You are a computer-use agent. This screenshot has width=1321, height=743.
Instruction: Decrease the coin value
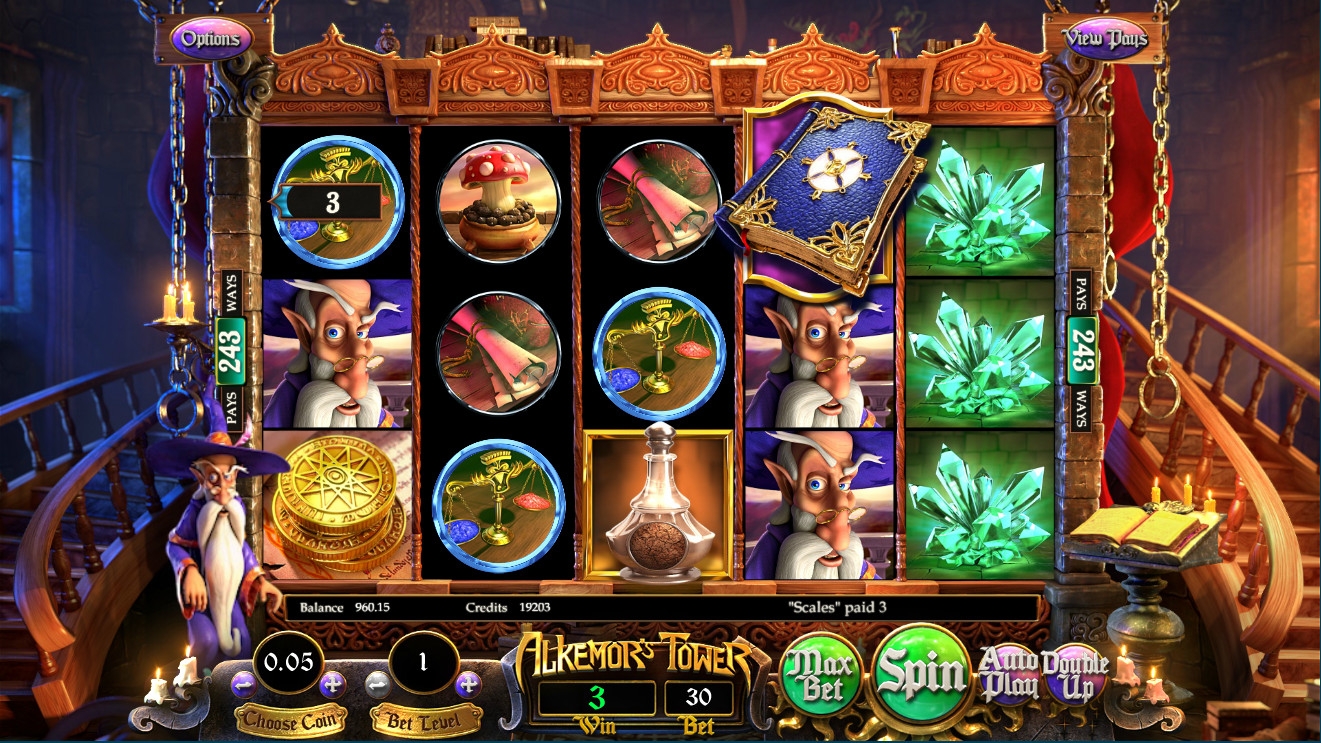click(243, 685)
